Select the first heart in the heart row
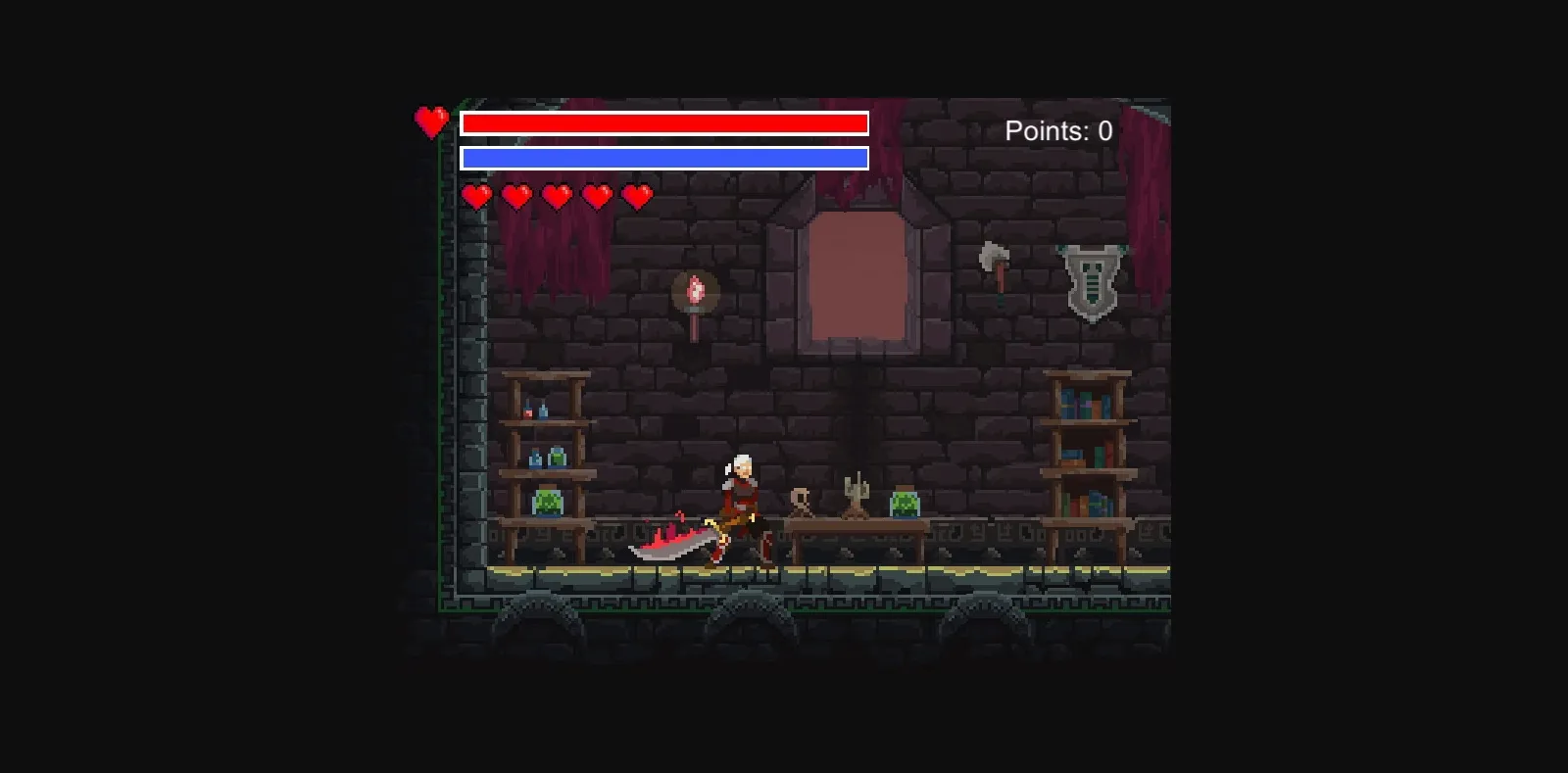Image resolution: width=1568 pixels, height=773 pixels. 477,196
